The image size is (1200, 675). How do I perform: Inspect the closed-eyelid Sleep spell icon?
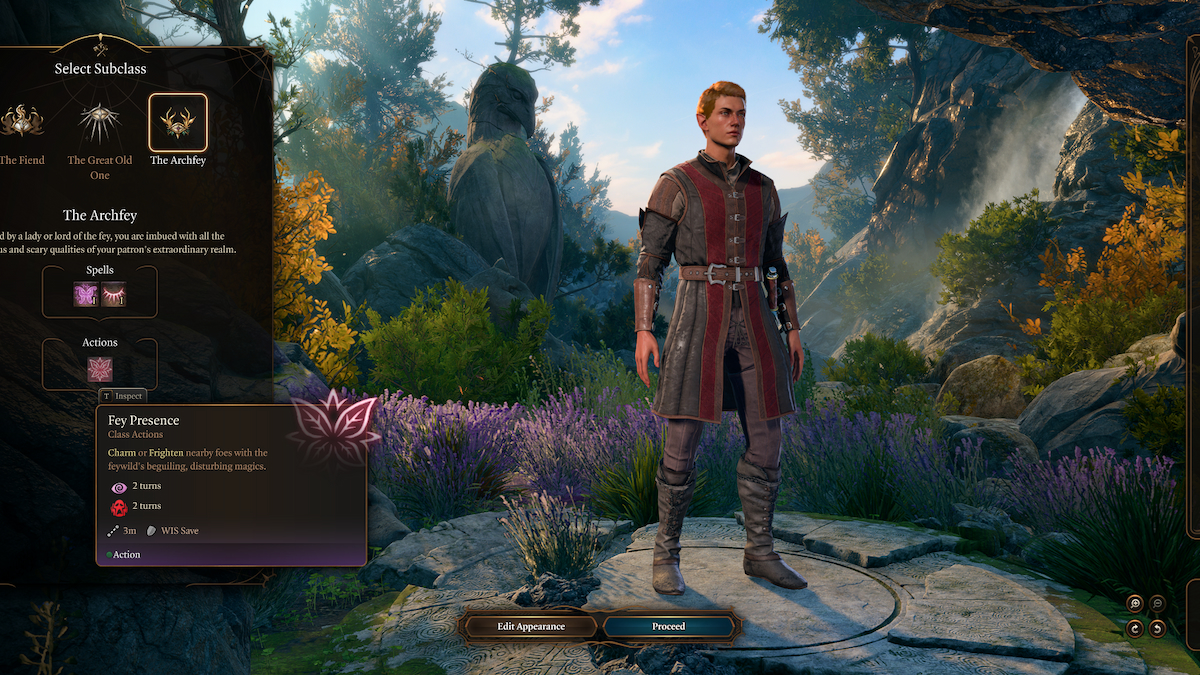[x=113, y=294]
